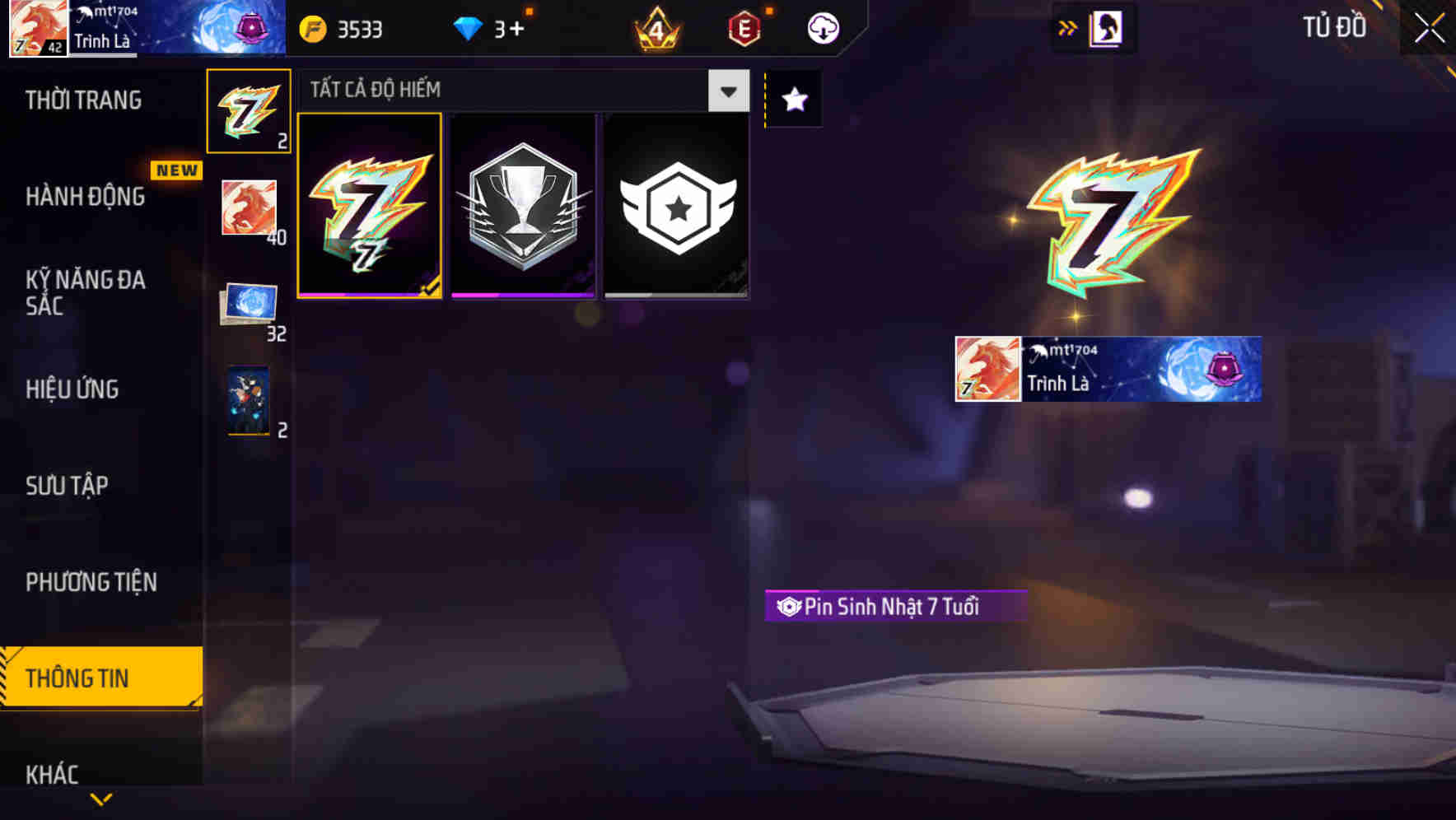Image resolution: width=1456 pixels, height=820 pixels.
Task: Select the character skin category showing 2 items
Action: [x=246, y=401]
